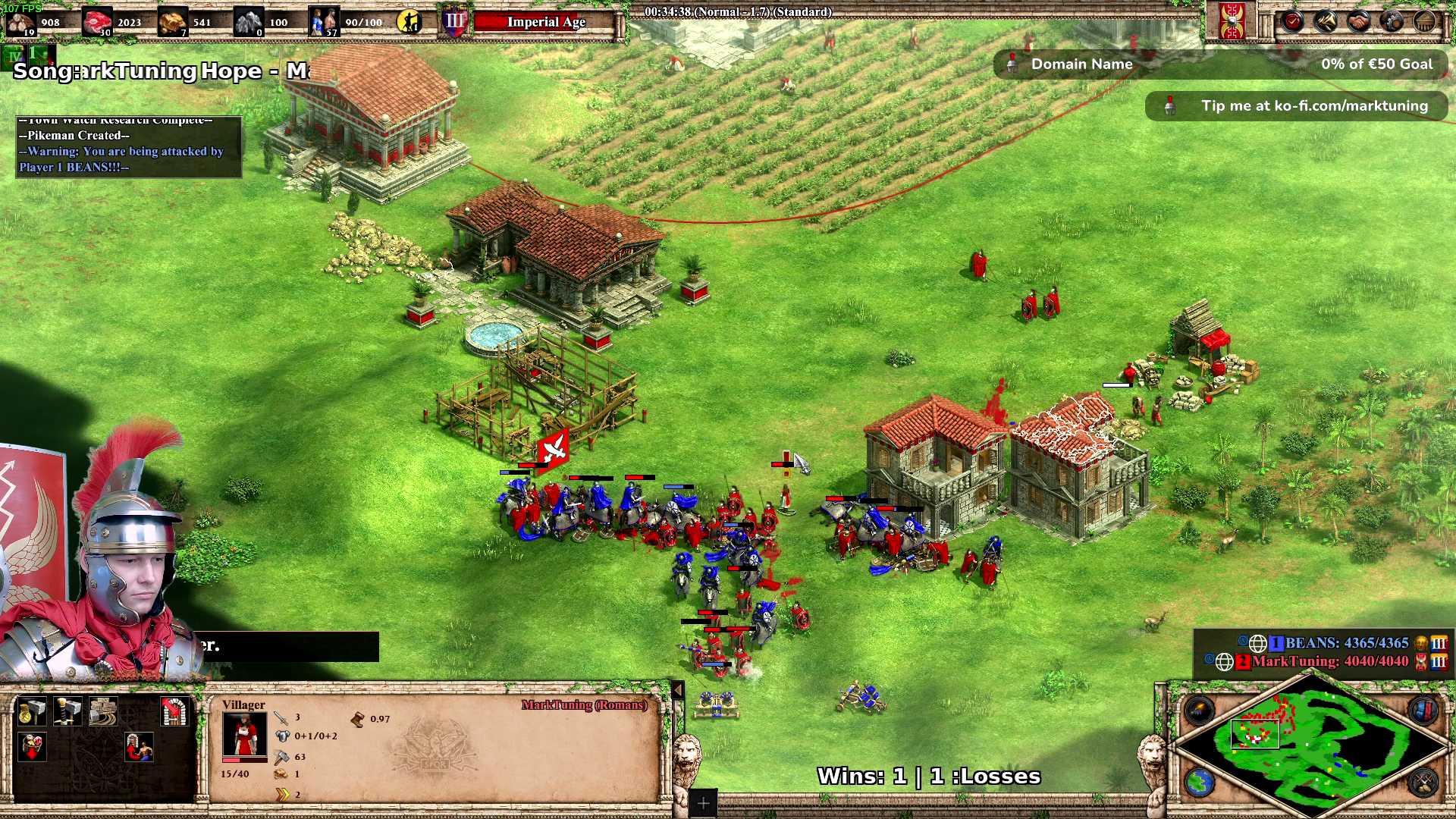Click the Roman civilization shield emblem
Image resolution: width=1456 pixels, height=819 pixels.
(x=1232, y=21)
